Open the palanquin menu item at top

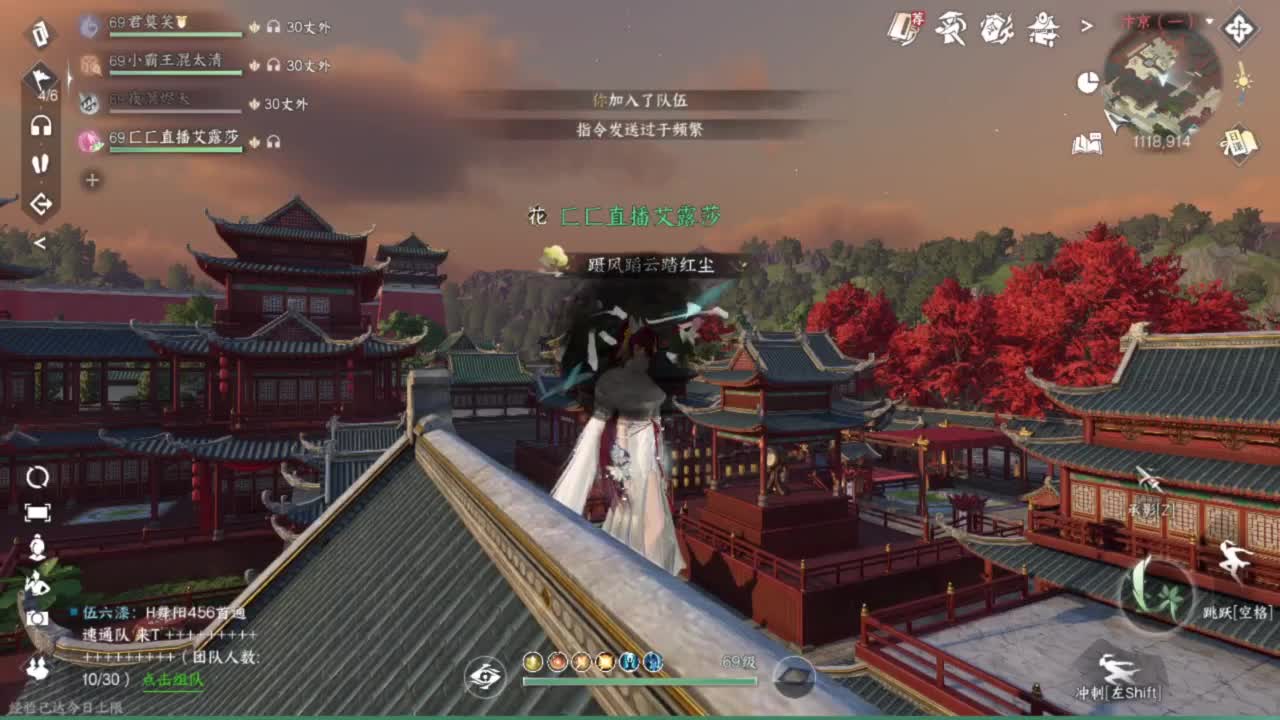[x=1044, y=28]
